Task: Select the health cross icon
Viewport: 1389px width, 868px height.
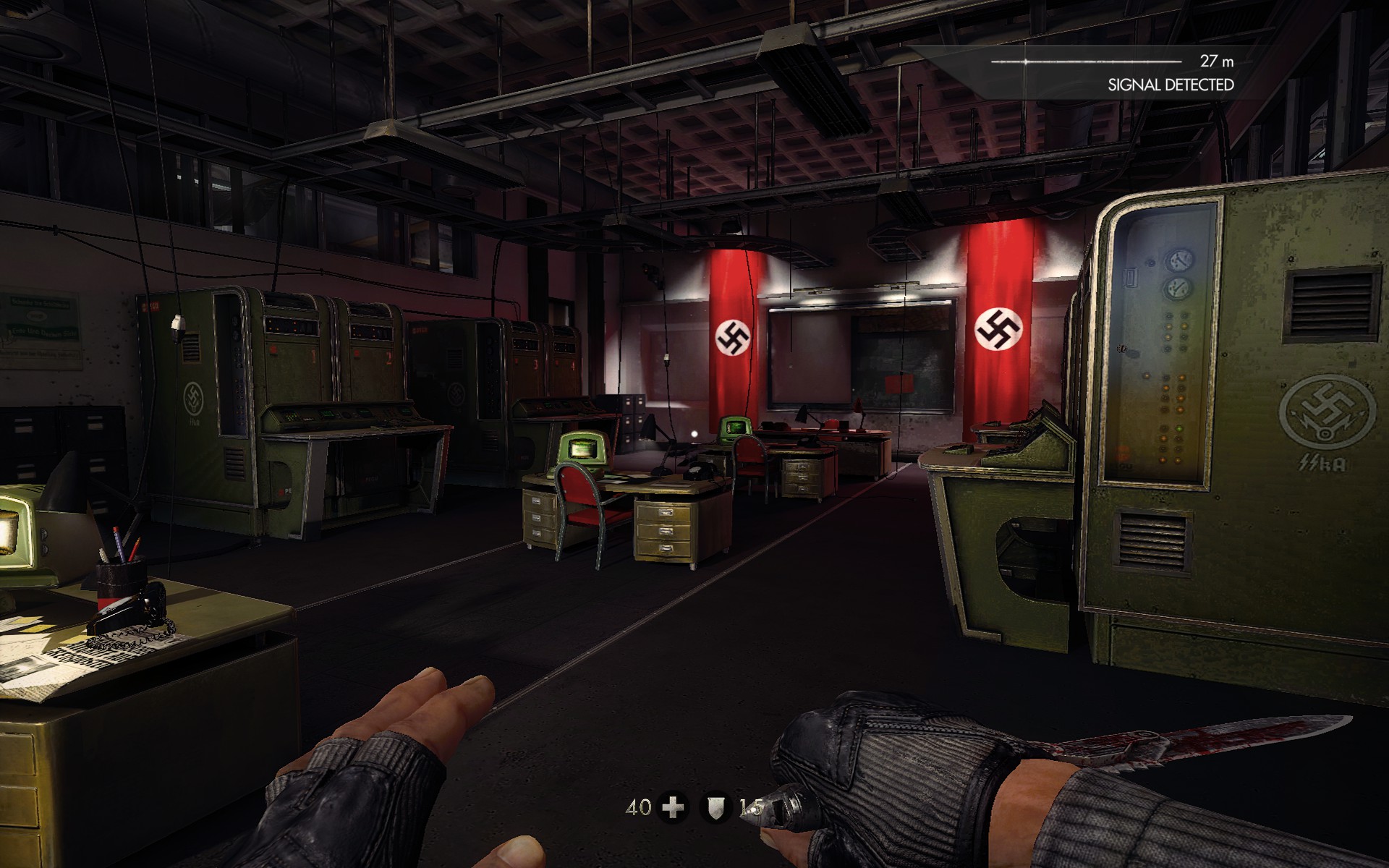Action: point(674,807)
